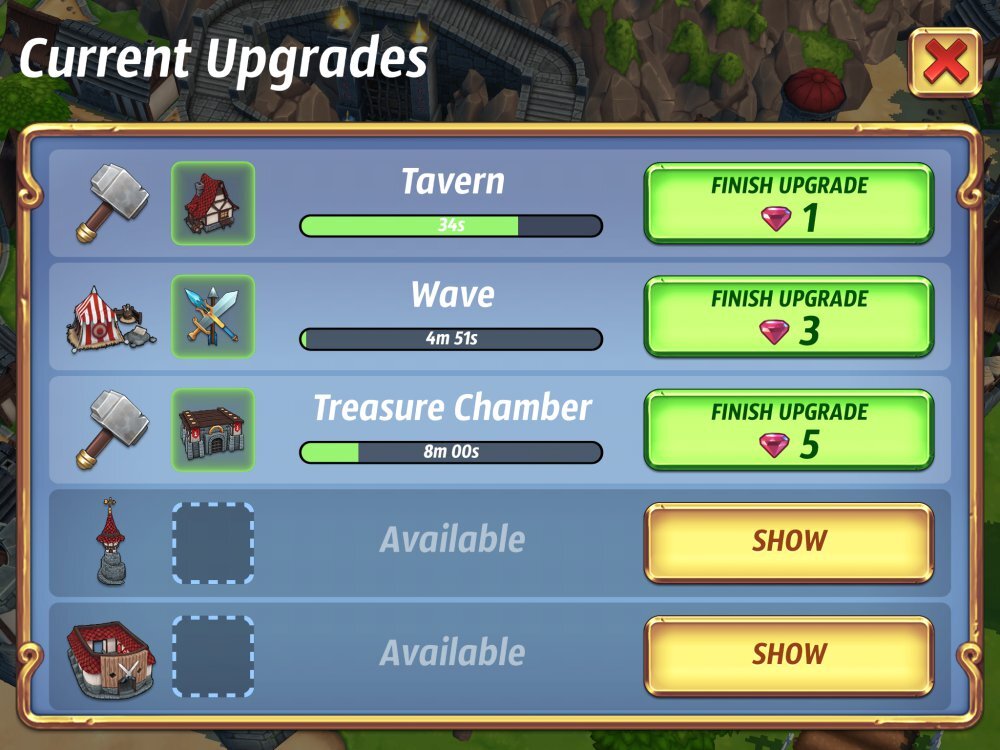This screenshot has height=750, width=1000.
Task: Finish the Wave upgrade for 3 gems
Action: [x=788, y=317]
